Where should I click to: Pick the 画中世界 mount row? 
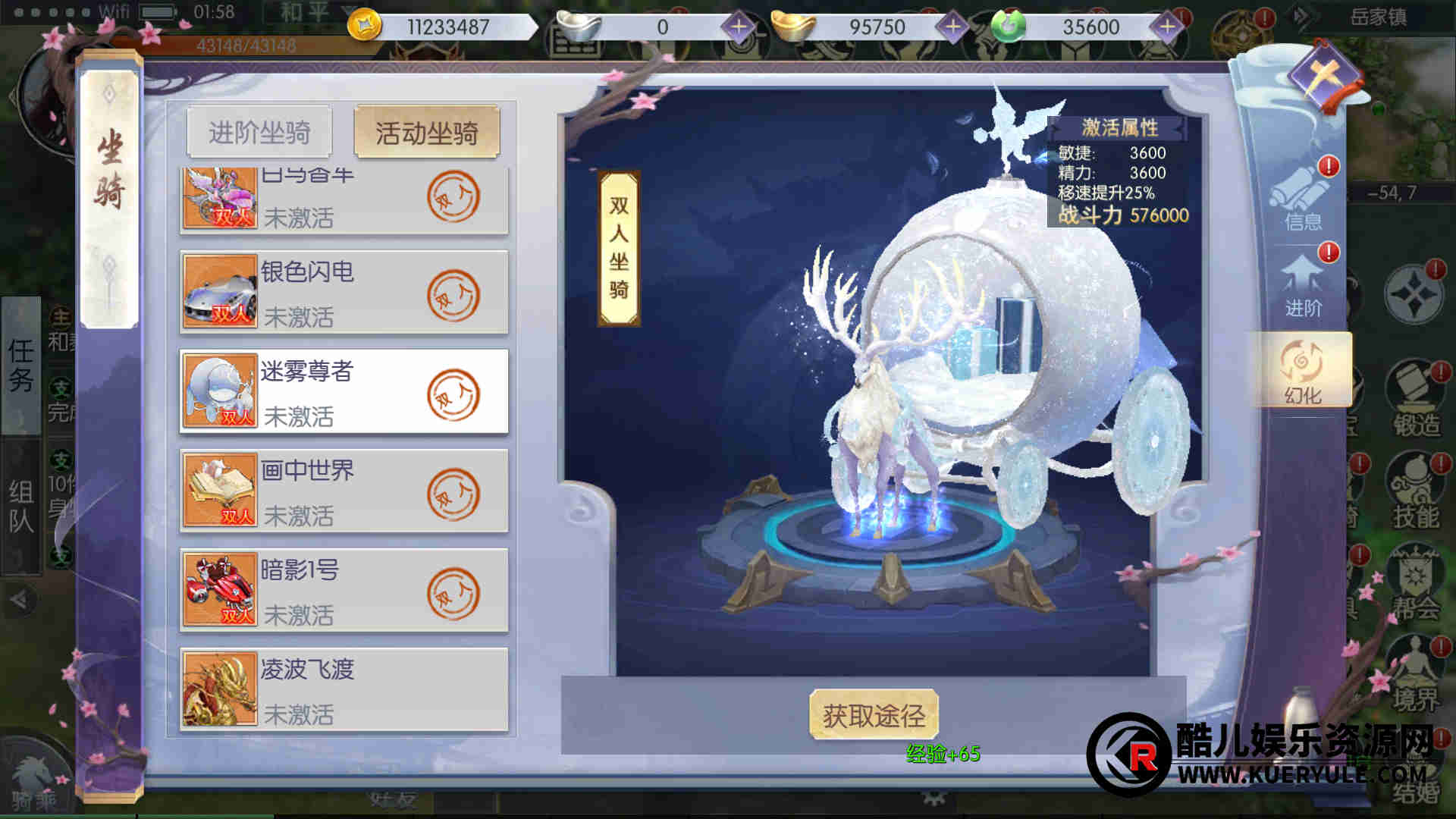(344, 491)
